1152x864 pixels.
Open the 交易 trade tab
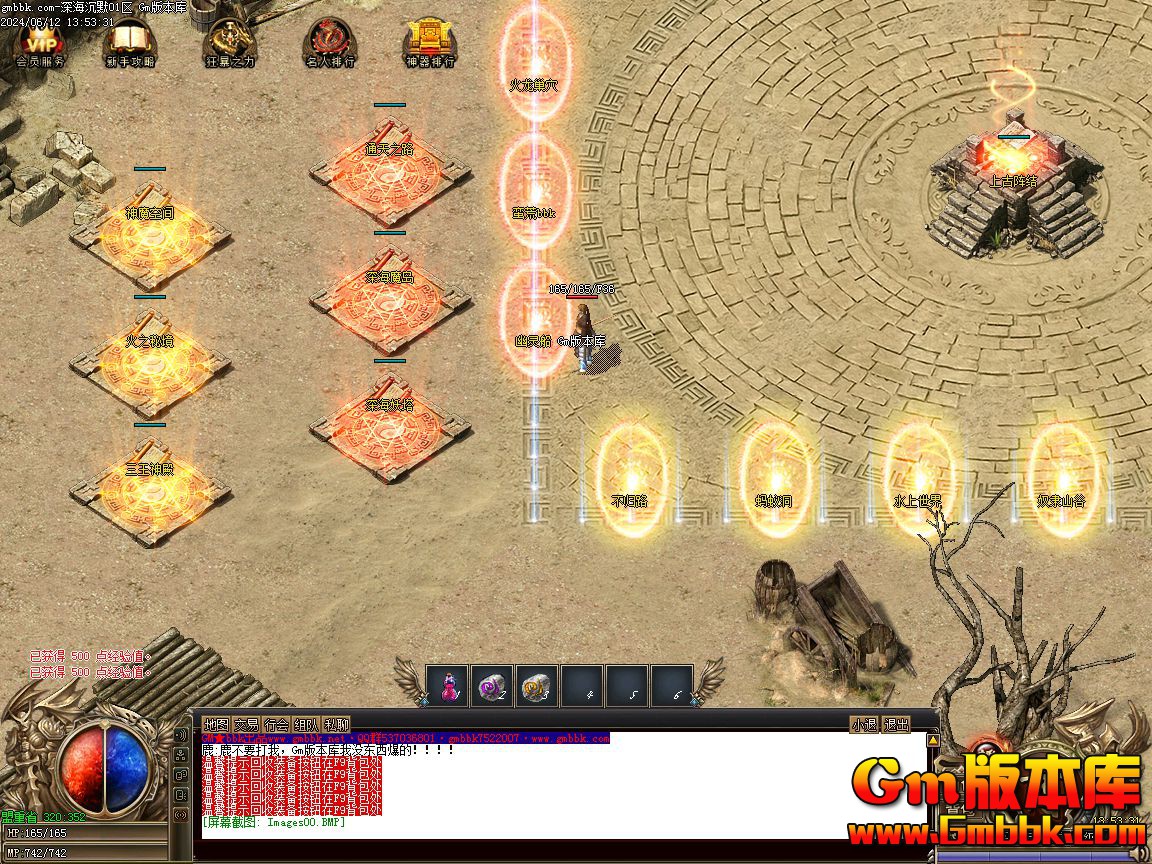[x=246, y=724]
